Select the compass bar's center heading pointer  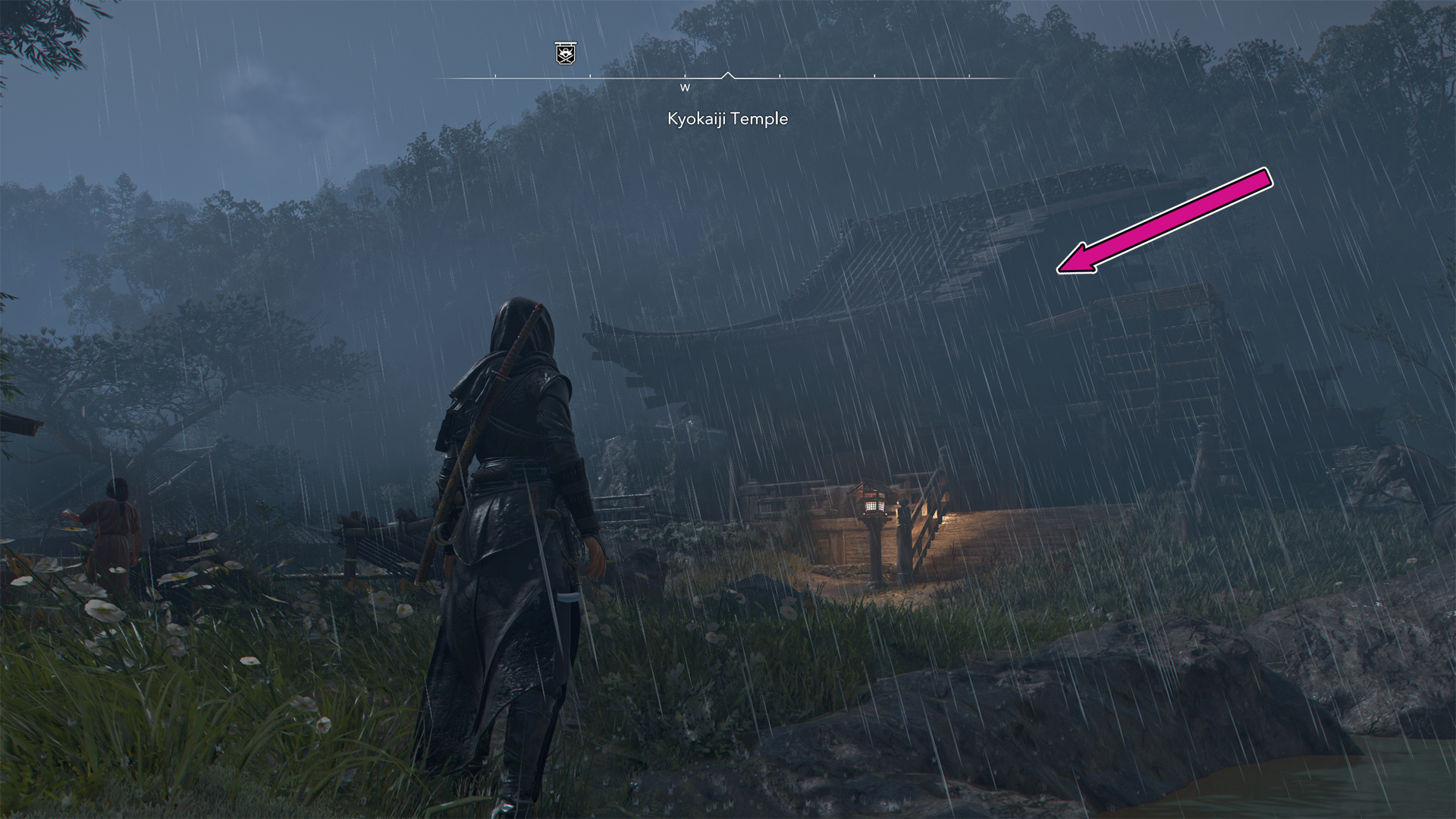[x=728, y=76]
